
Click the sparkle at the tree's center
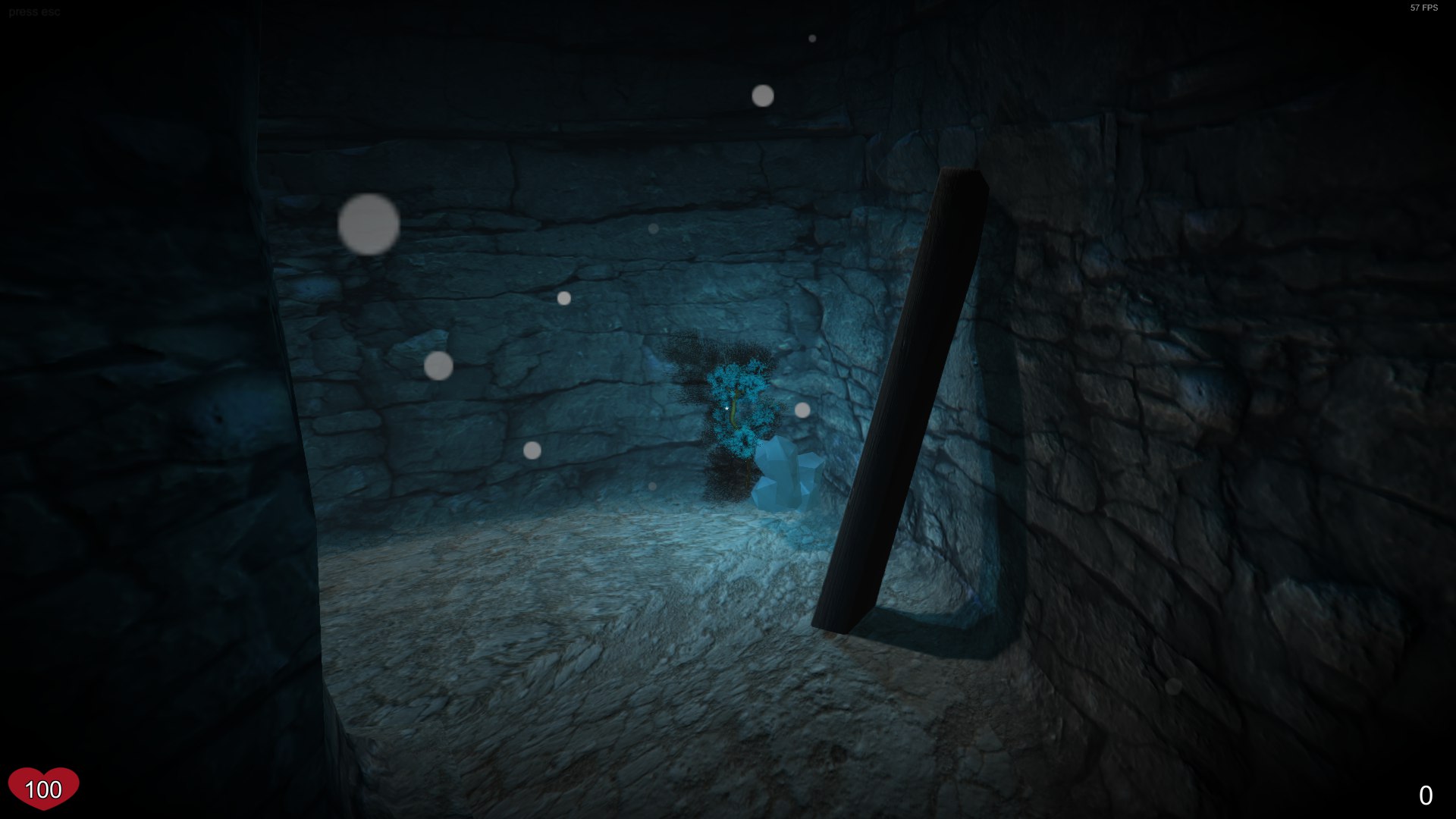tap(726, 407)
